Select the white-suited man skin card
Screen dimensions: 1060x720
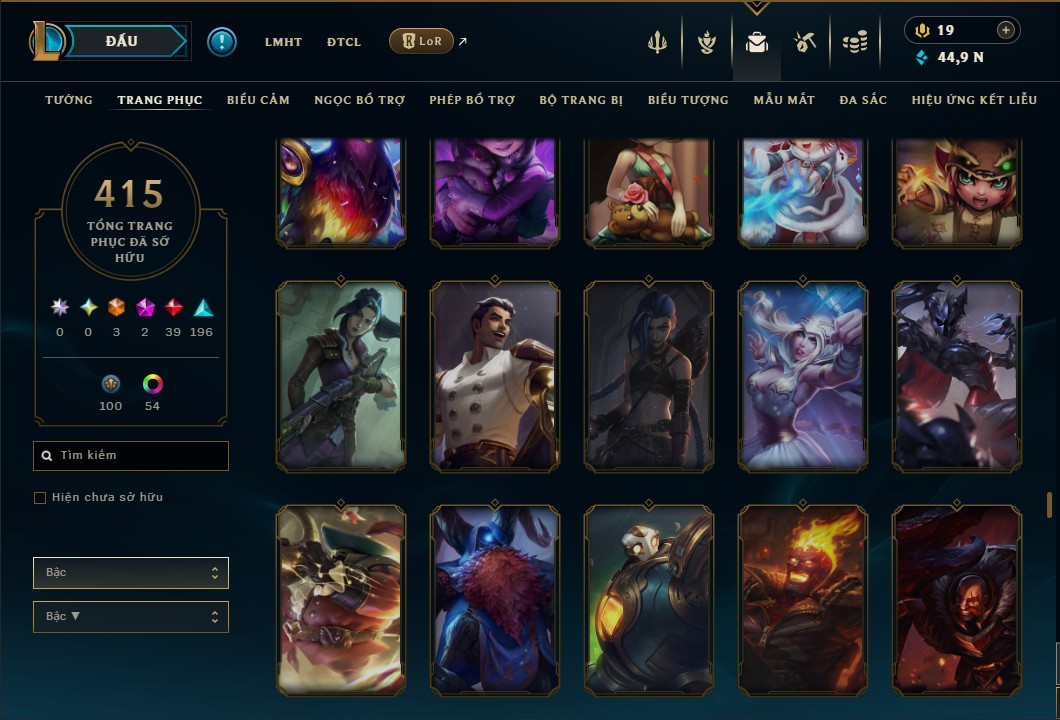[x=495, y=375]
